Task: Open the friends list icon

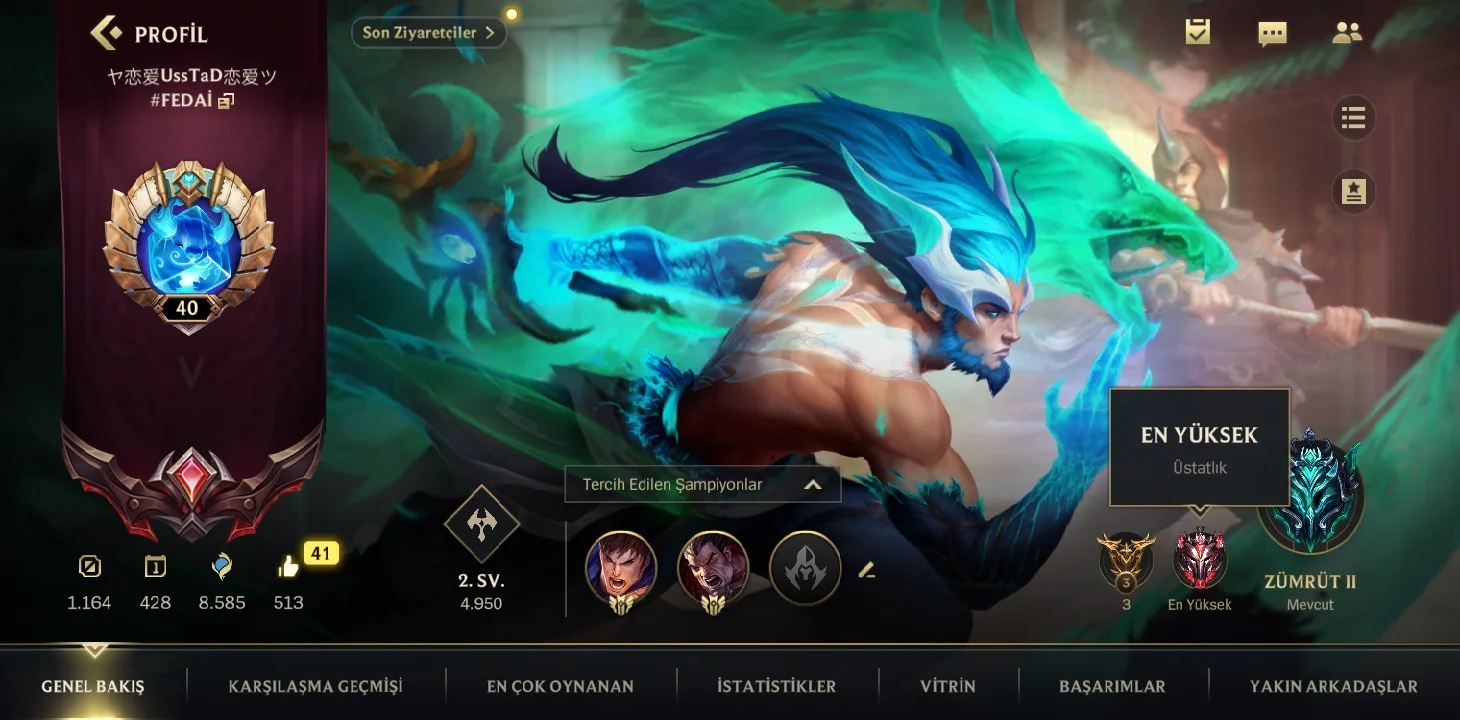Action: (1347, 33)
